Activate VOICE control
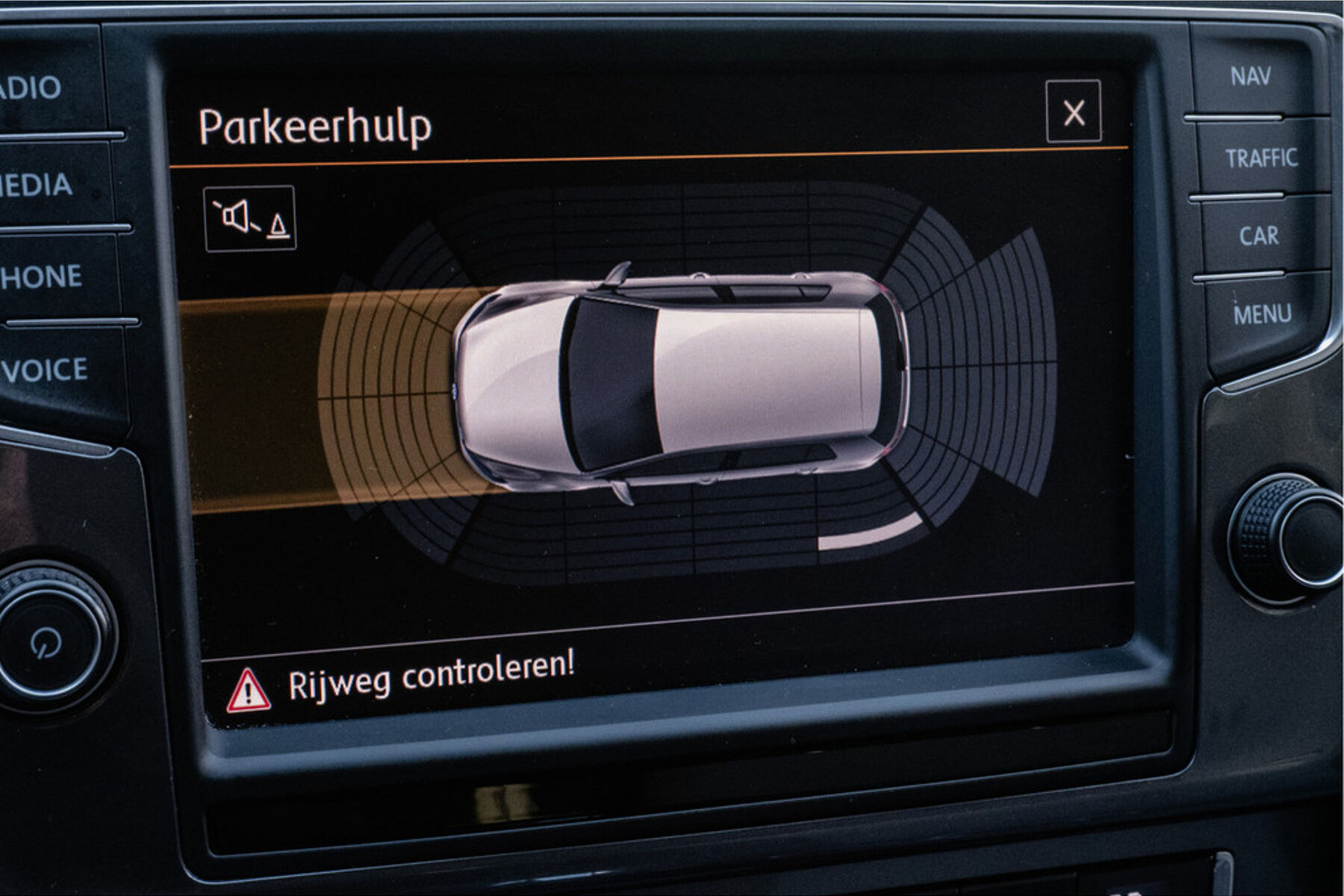The width and height of the screenshot is (1344, 896). pyautogui.click(x=46, y=370)
